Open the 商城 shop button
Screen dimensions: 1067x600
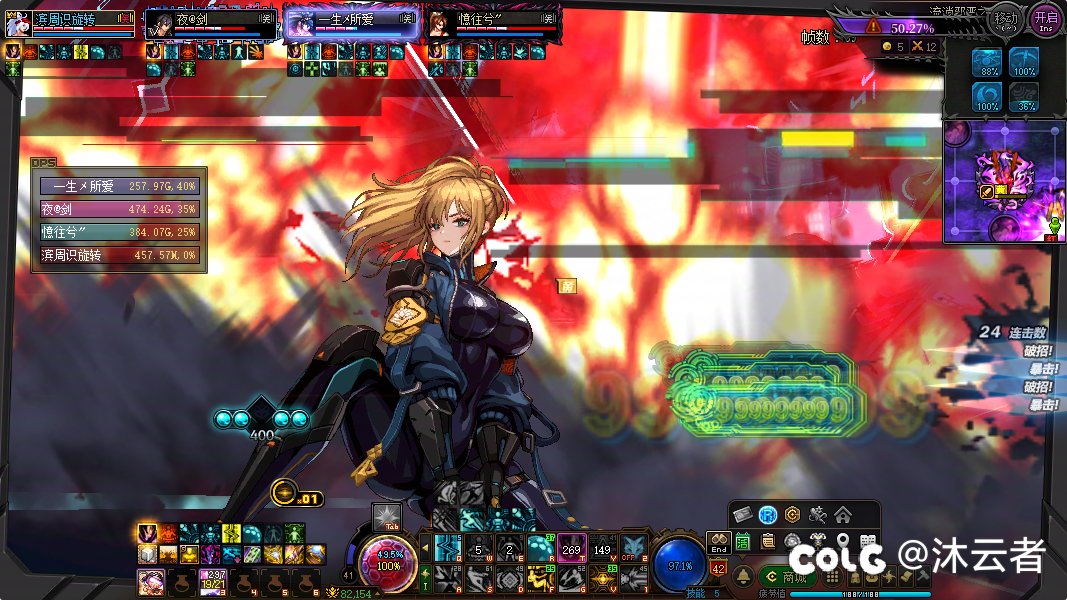tap(788, 577)
